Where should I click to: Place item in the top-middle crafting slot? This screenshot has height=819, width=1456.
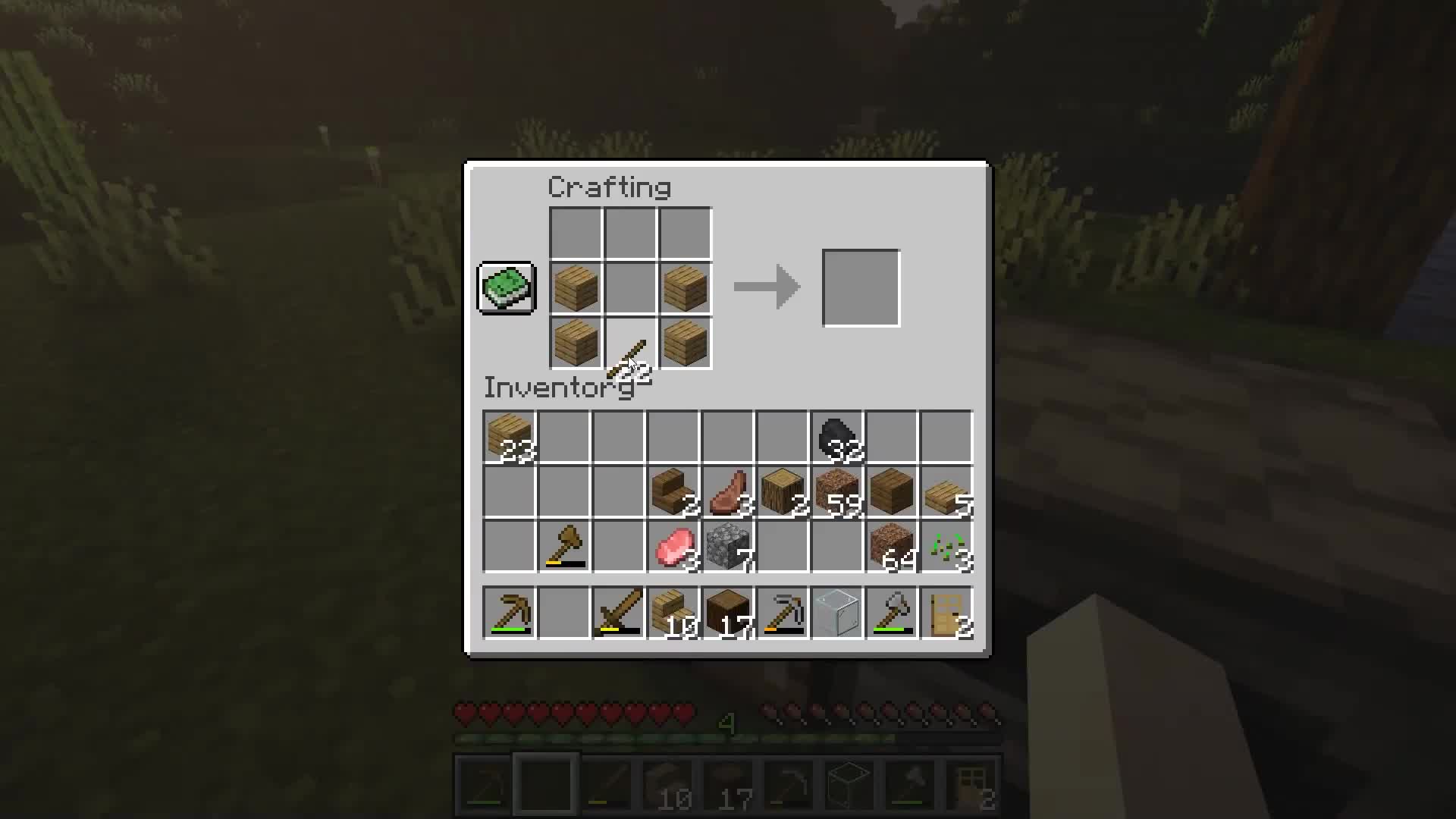[x=629, y=232]
